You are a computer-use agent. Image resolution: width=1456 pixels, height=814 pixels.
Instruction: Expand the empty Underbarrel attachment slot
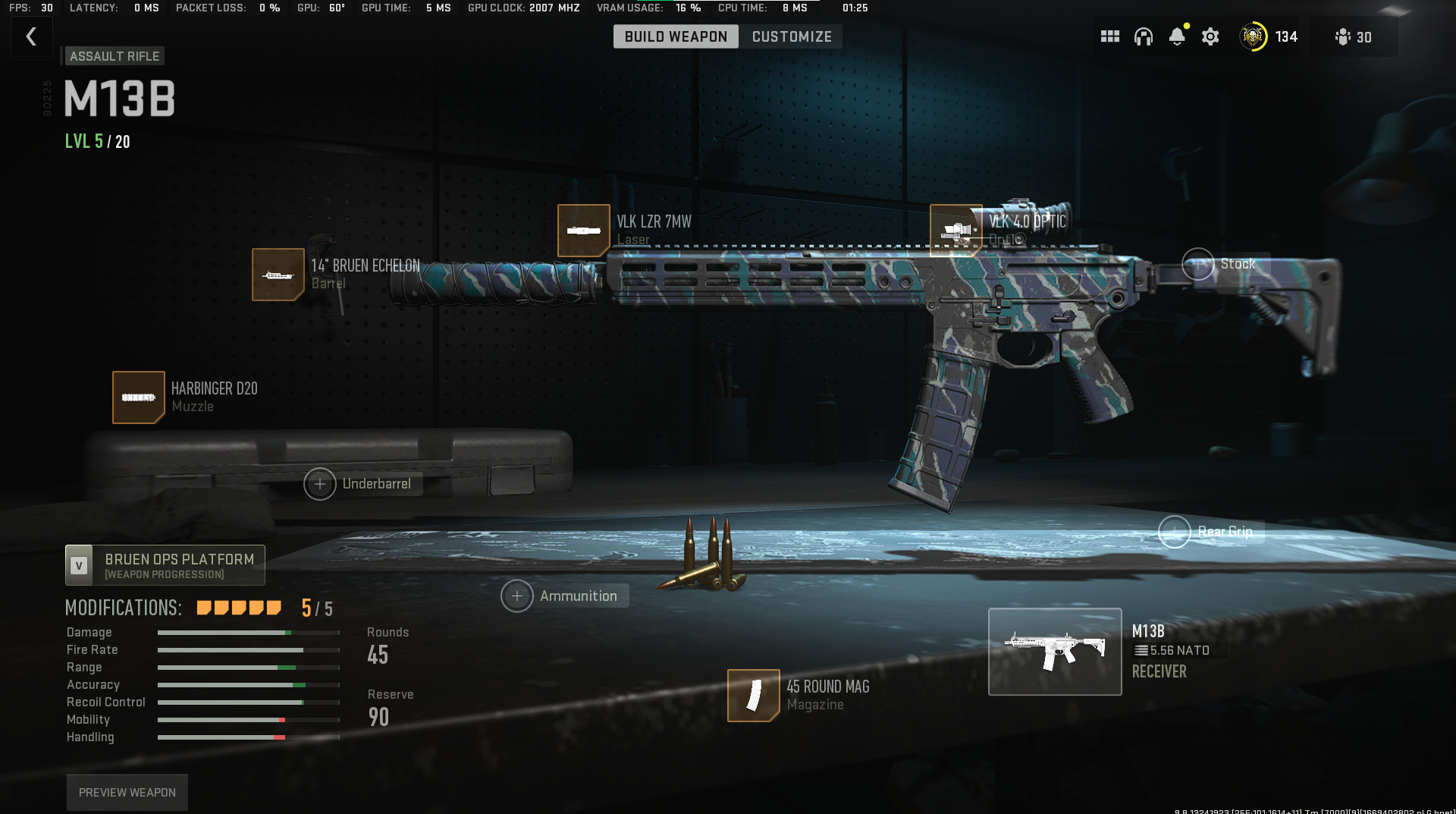click(x=321, y=483)
